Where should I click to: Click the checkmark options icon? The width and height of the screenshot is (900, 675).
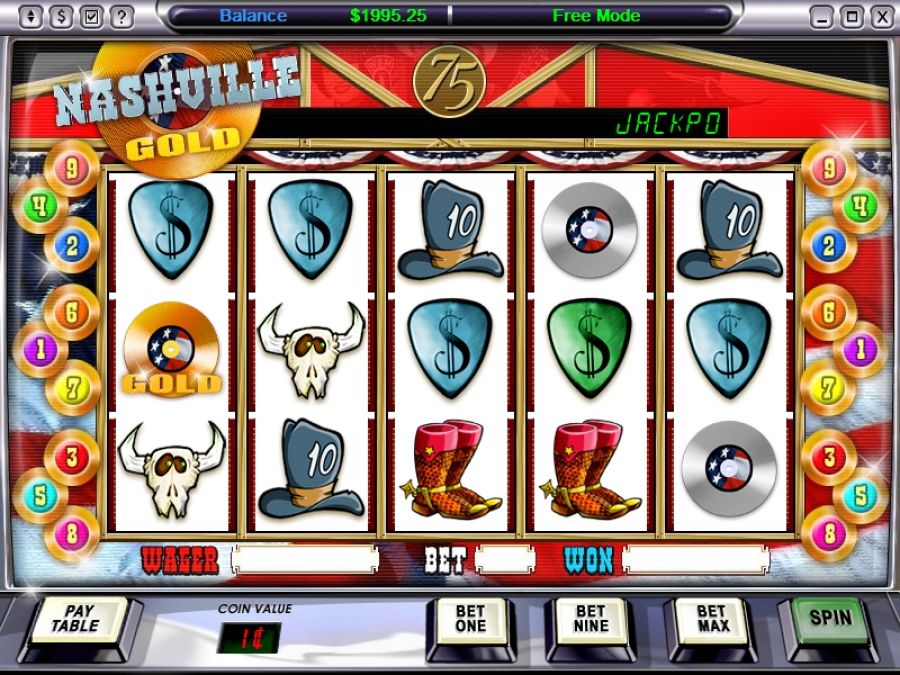(92, 17)
